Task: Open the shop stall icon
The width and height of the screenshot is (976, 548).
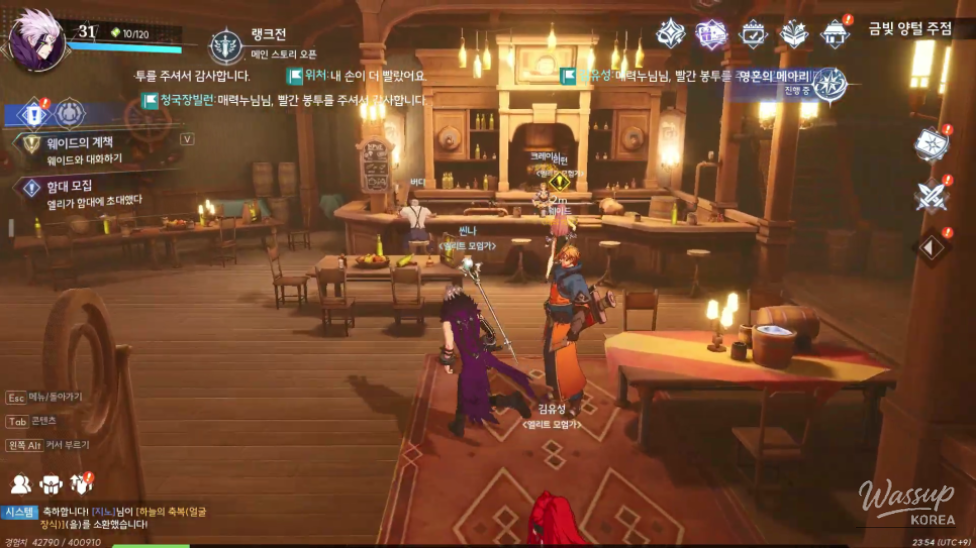Action: [835, 34]
